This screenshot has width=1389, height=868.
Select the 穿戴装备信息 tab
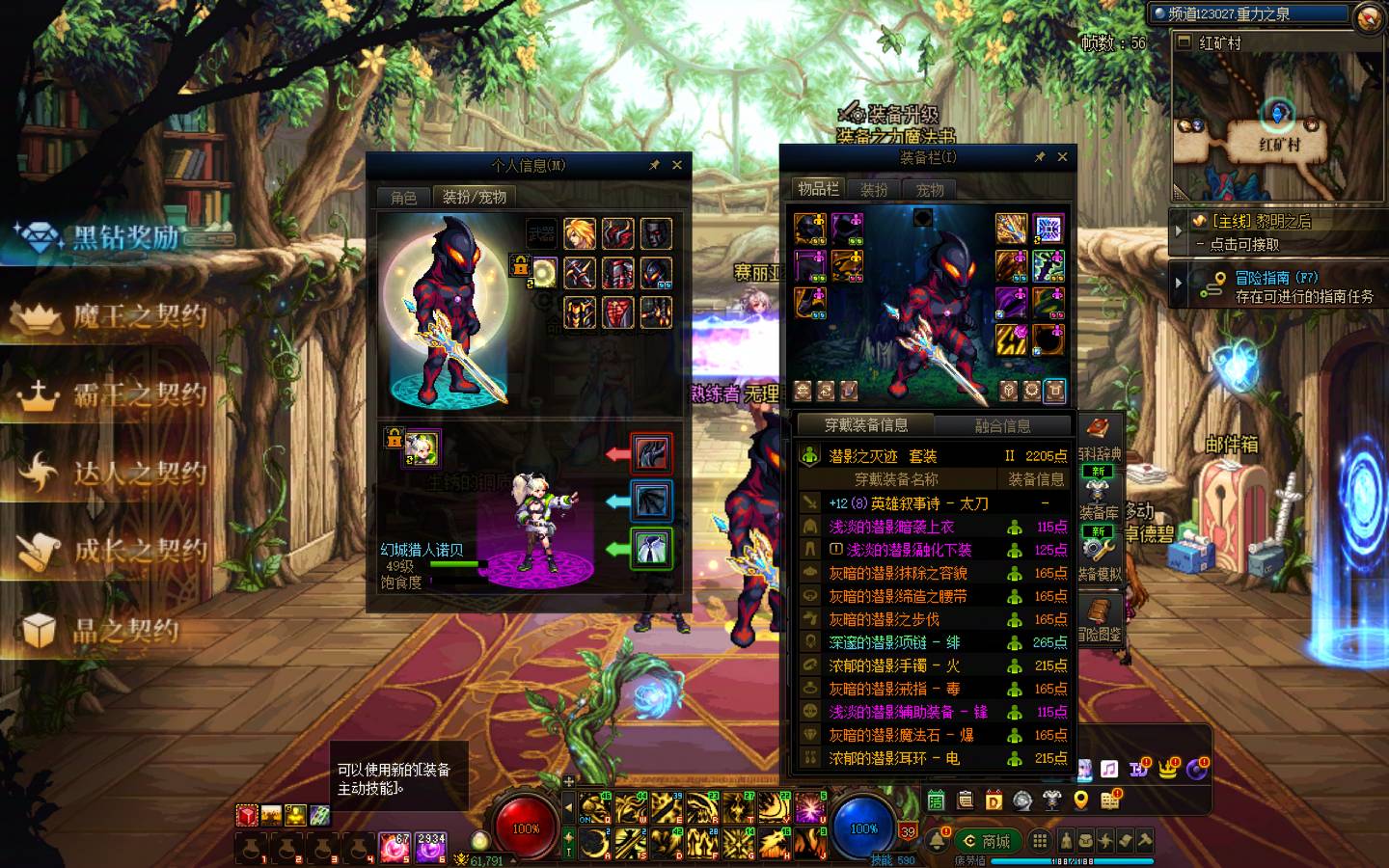click(865, 424)
